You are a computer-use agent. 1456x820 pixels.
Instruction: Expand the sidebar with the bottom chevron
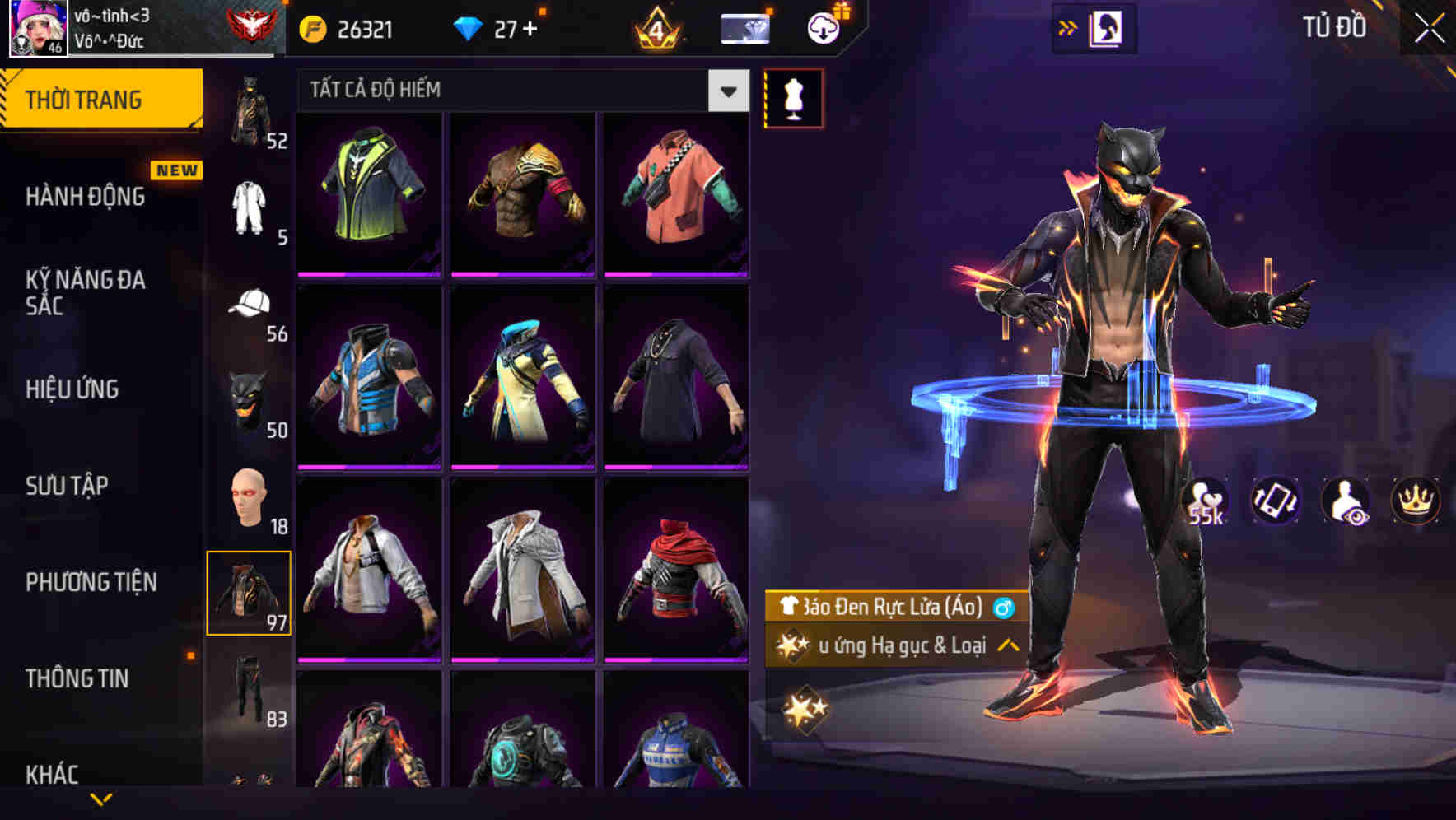point(103,797)
